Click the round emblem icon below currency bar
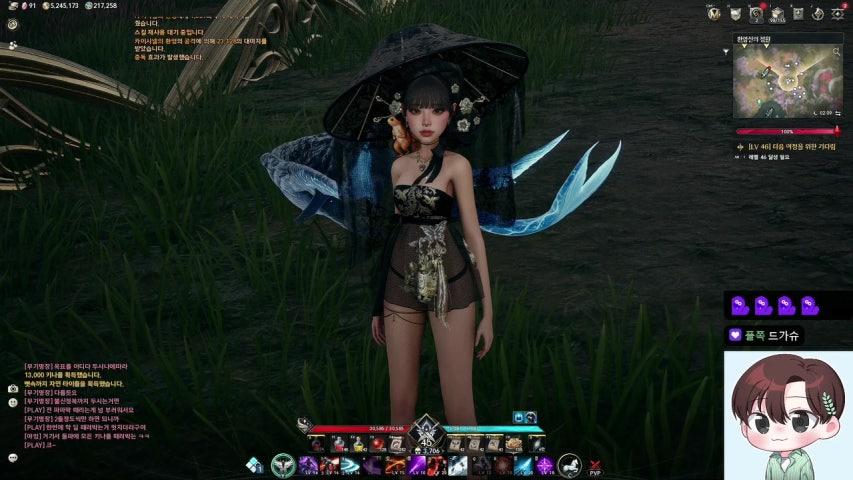The height and width of the screenshot is (480, 853). click(13, 24)
